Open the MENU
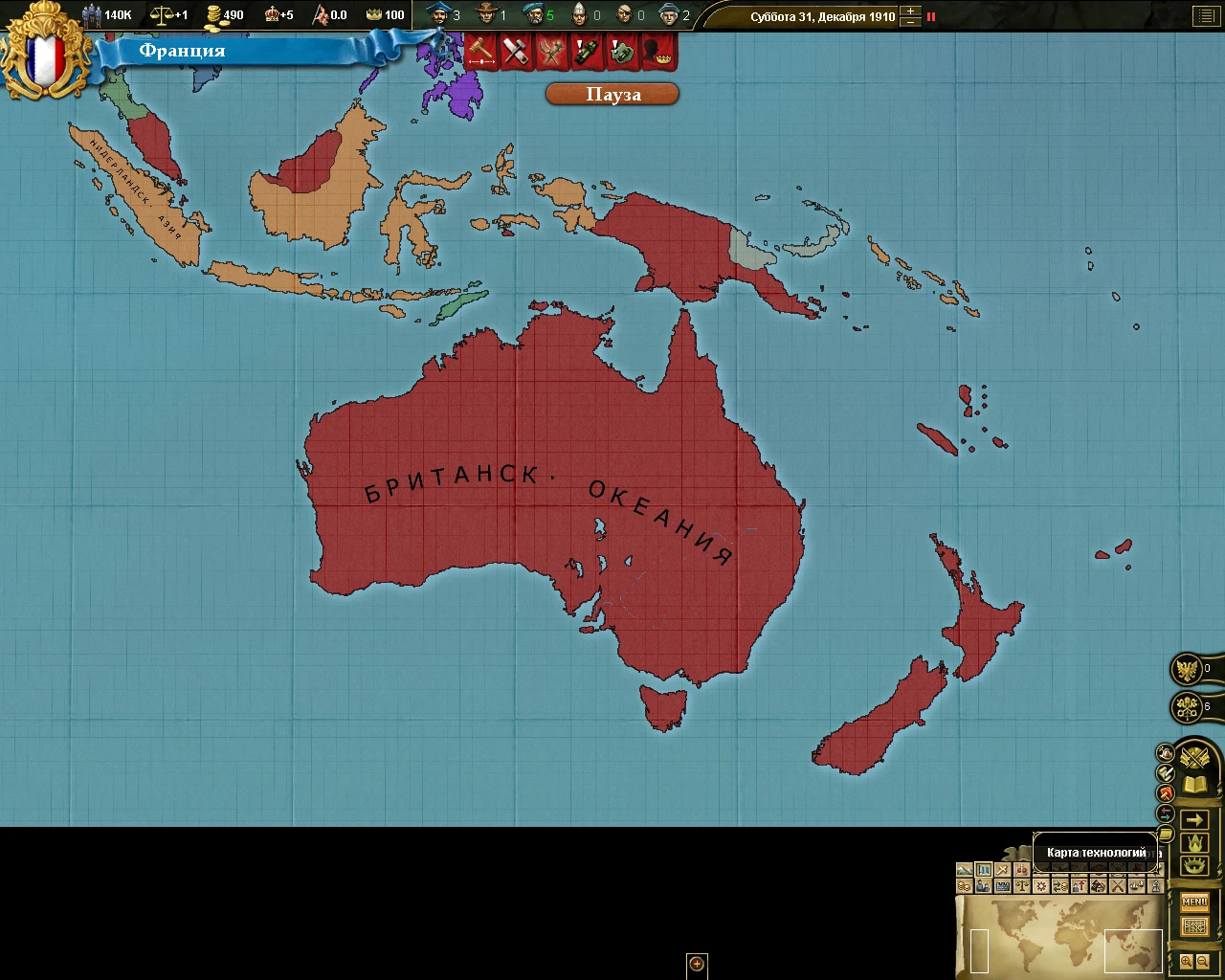This screenshot has width=1225, height=980. click(1195, 901)
